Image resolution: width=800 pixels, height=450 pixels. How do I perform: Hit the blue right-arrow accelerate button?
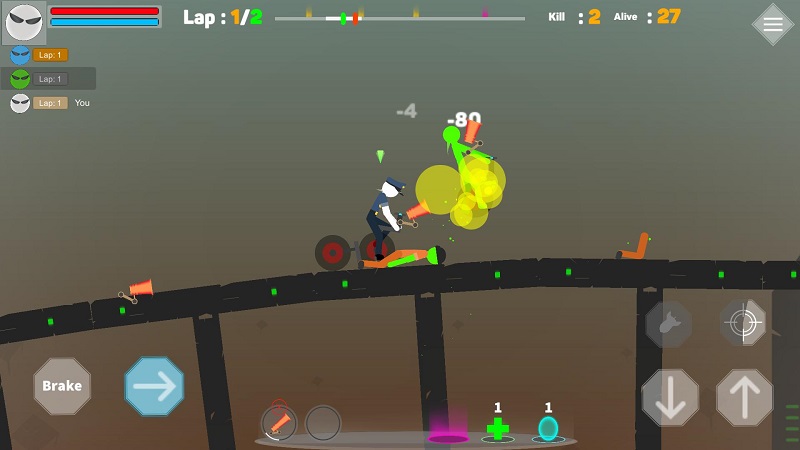click(154, 386)
